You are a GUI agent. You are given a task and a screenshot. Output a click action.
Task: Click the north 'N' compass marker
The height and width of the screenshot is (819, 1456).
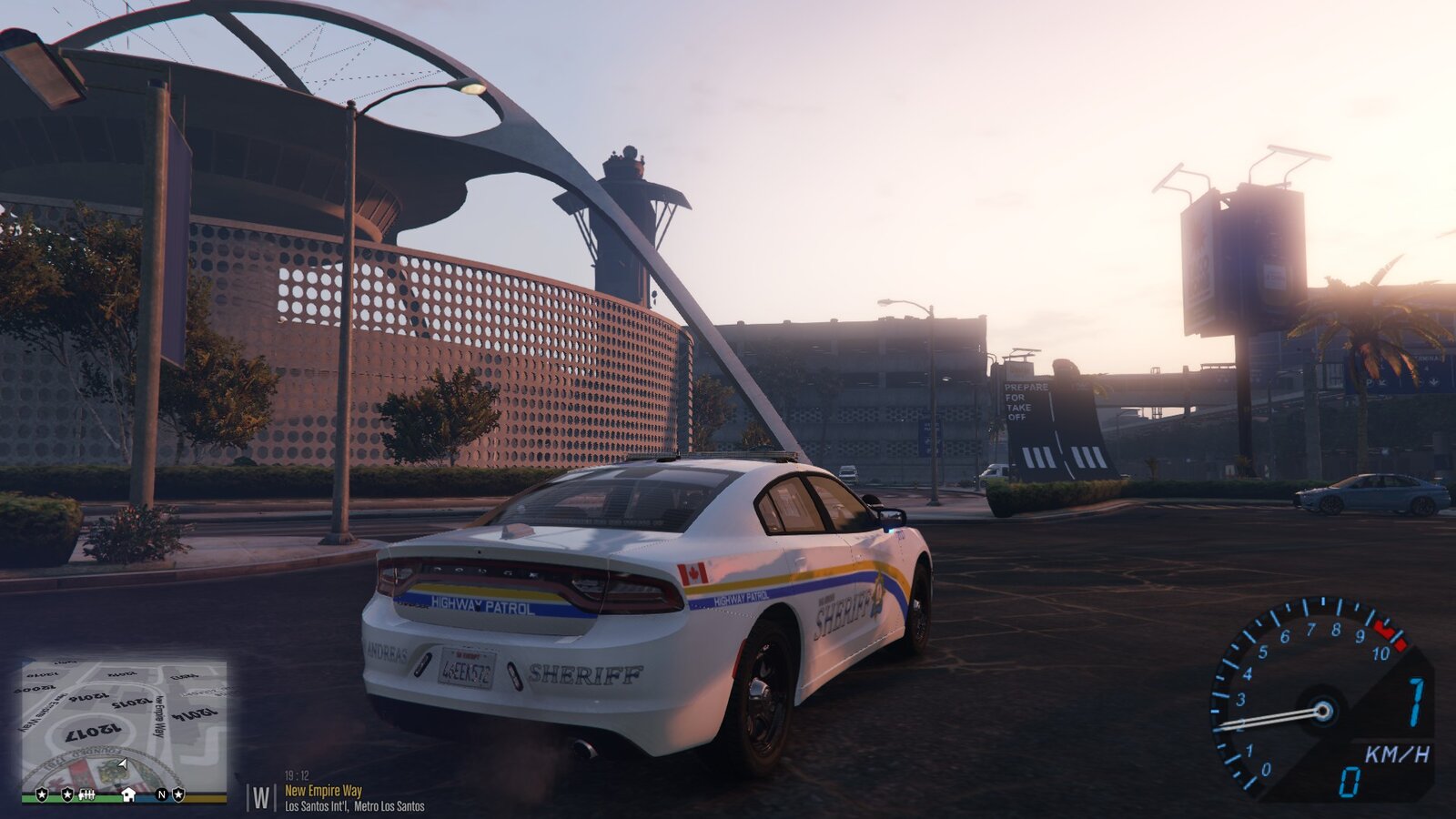(162, 794)
